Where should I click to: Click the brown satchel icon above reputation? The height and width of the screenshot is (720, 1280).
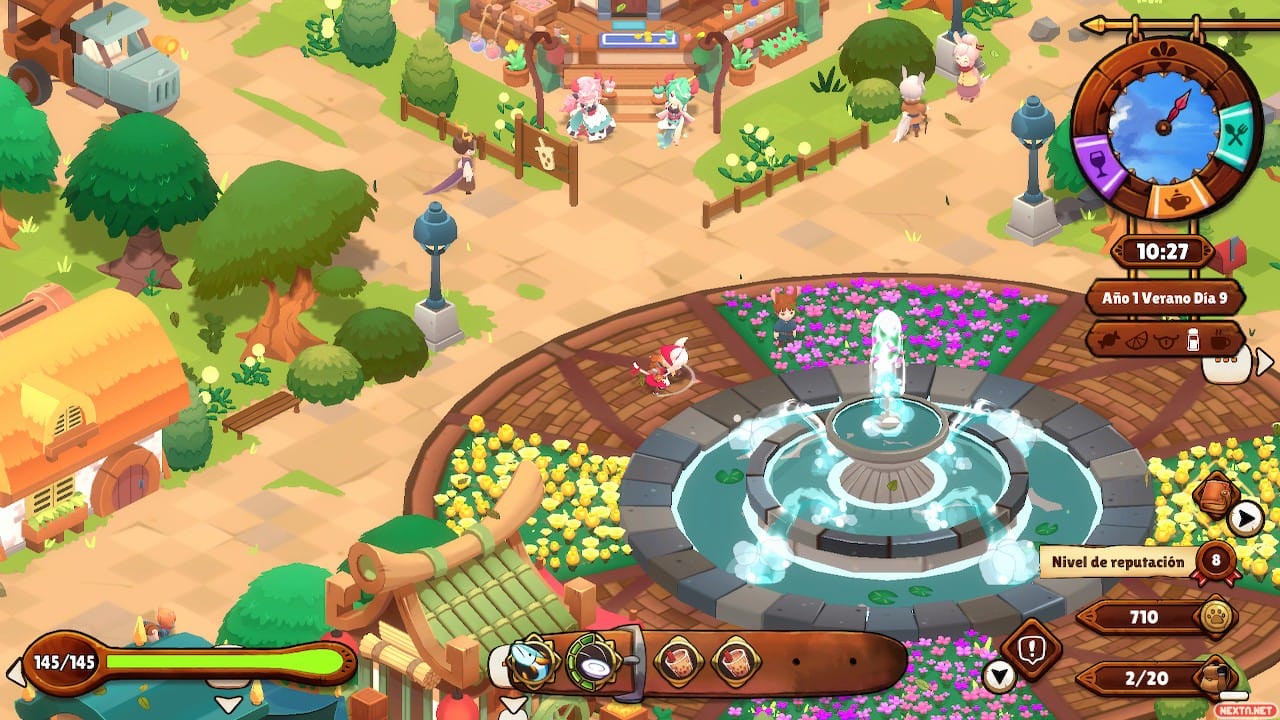click(1217, 493)
